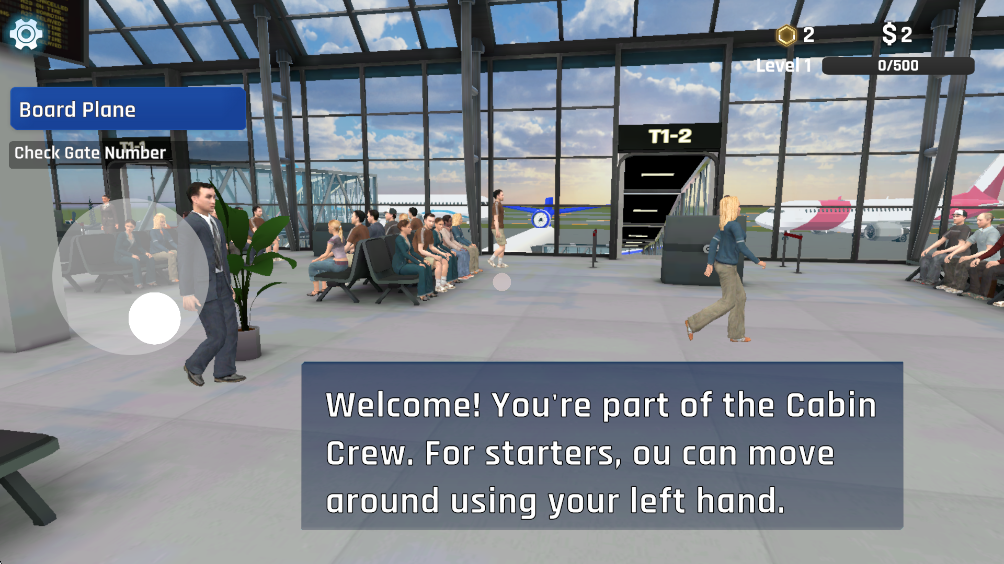Dismiss the Welcome tutorial message box
The width and height of the screenshot is (1004, 564).
(602, 446)
